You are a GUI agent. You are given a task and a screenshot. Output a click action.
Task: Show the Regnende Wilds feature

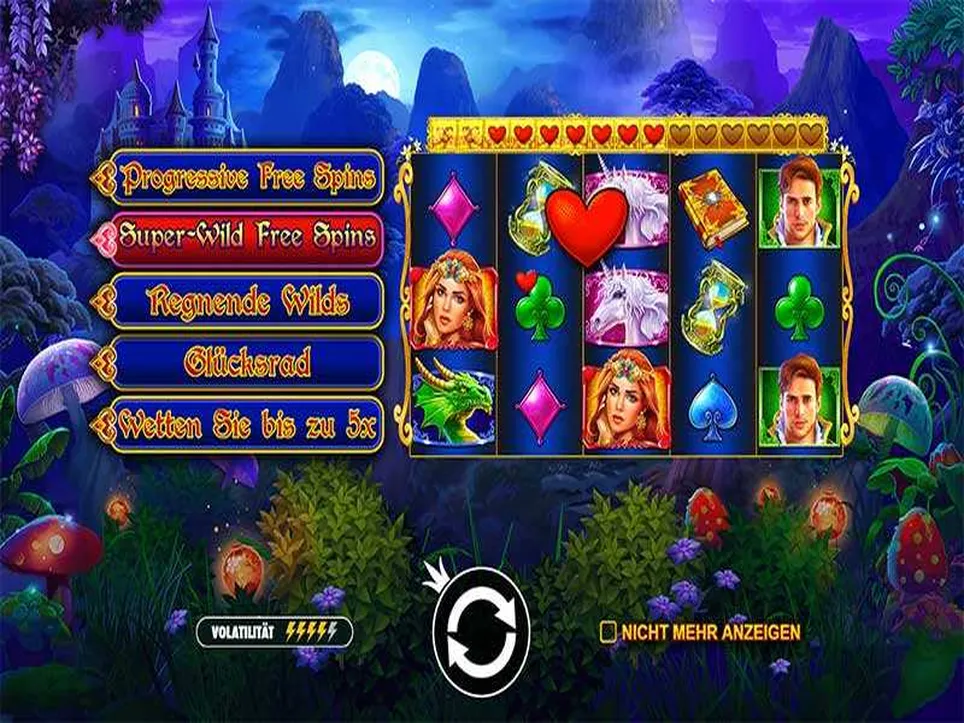click(246, 300)
